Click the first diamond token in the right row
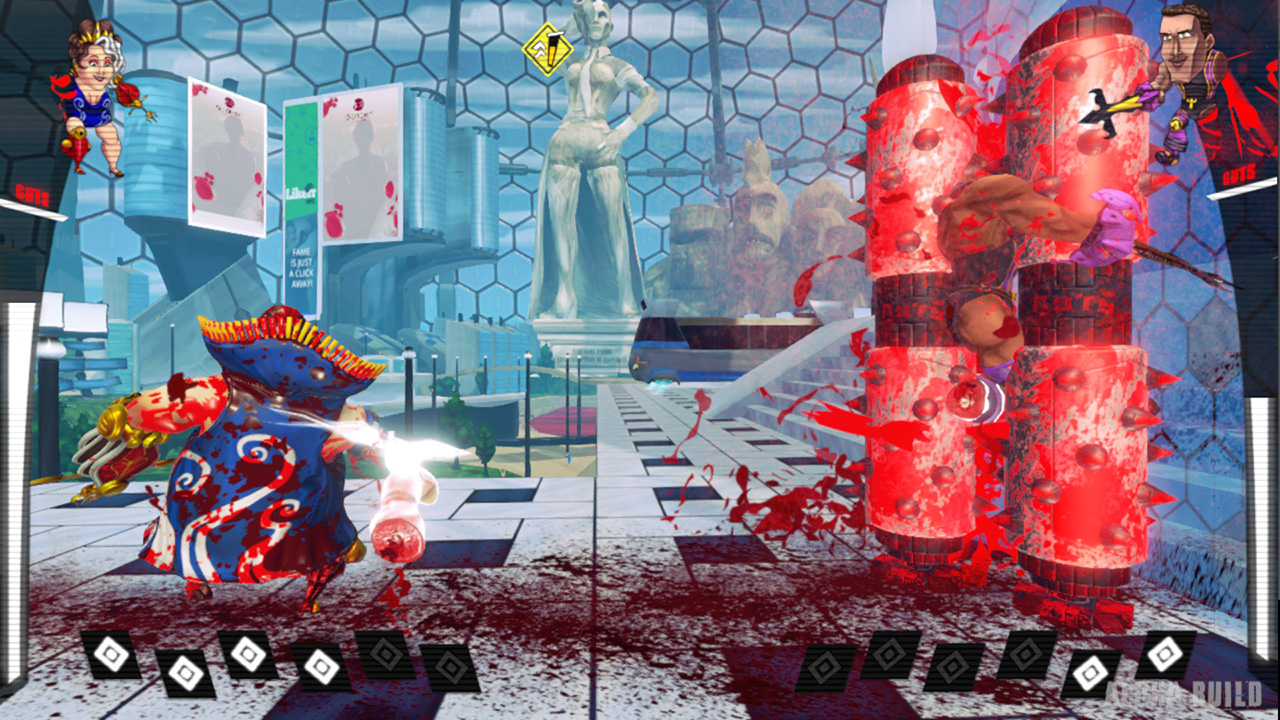 825,667
